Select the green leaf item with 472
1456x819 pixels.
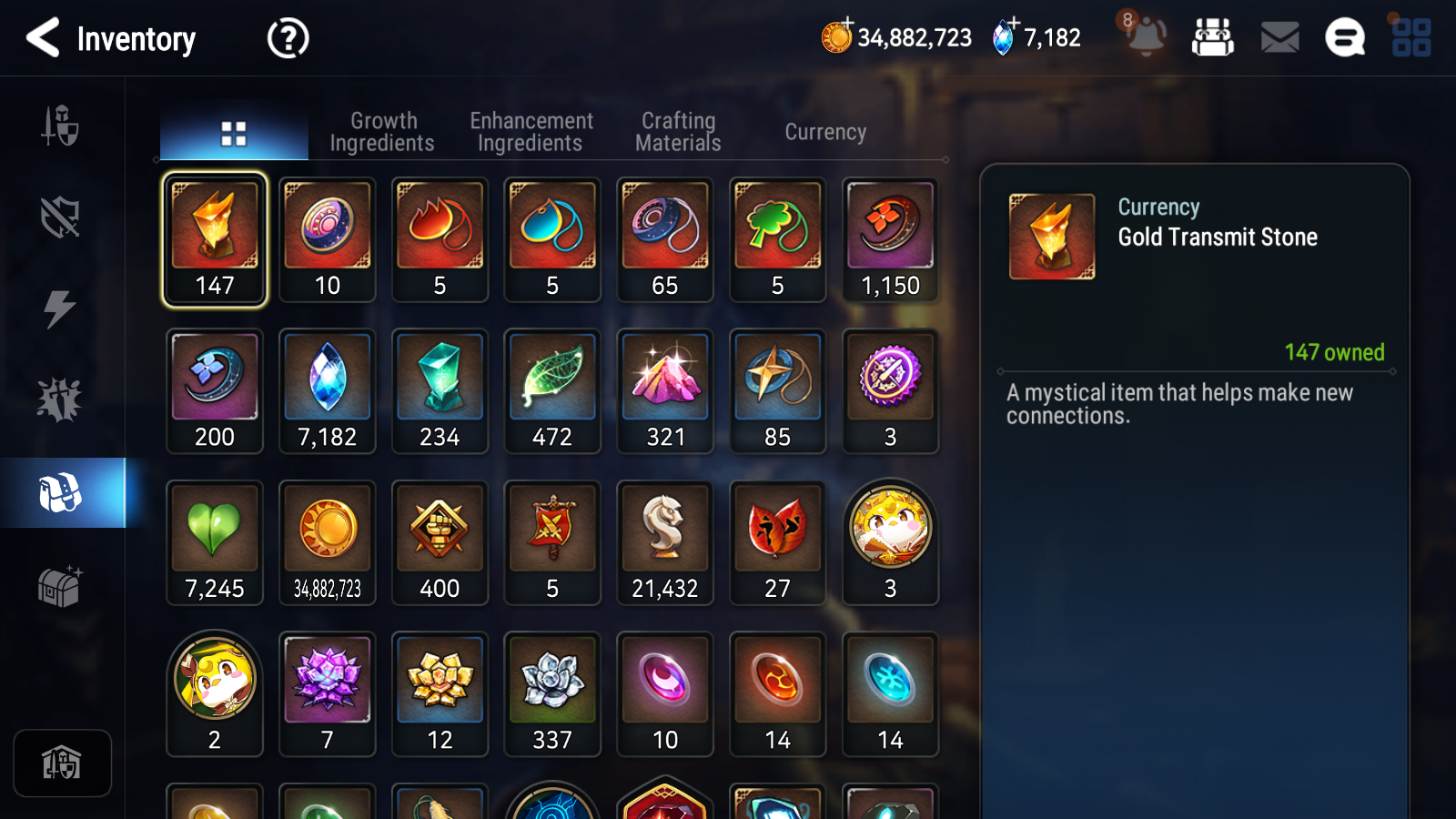(x=552, y=390)
